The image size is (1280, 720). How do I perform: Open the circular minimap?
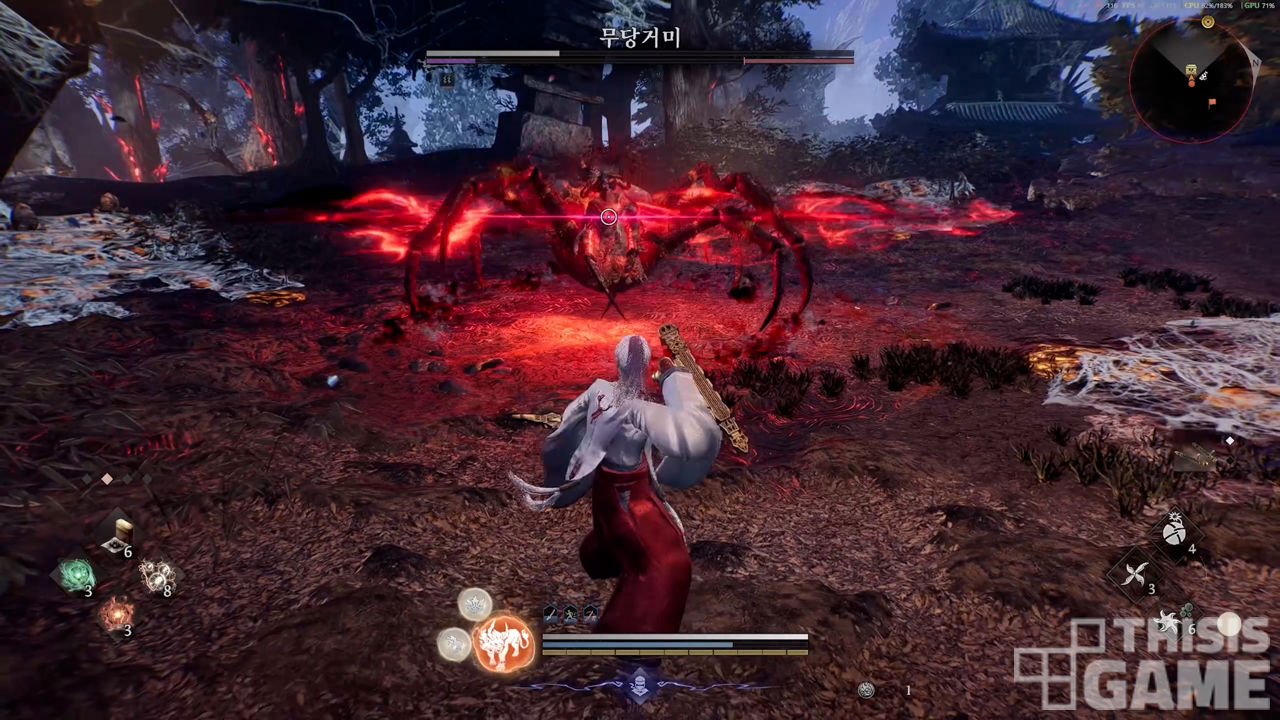pyautogui.click(x=1192, y=78)
